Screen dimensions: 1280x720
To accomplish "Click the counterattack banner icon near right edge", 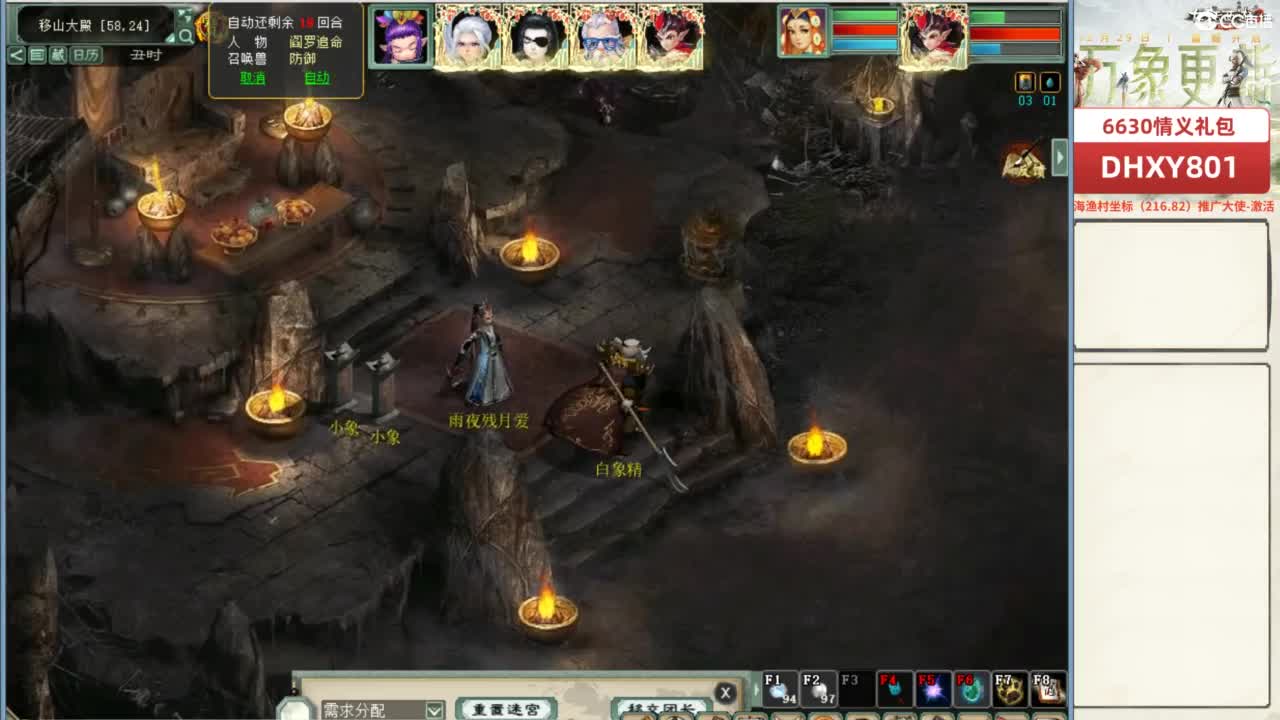I will (x=1025, y=163).
